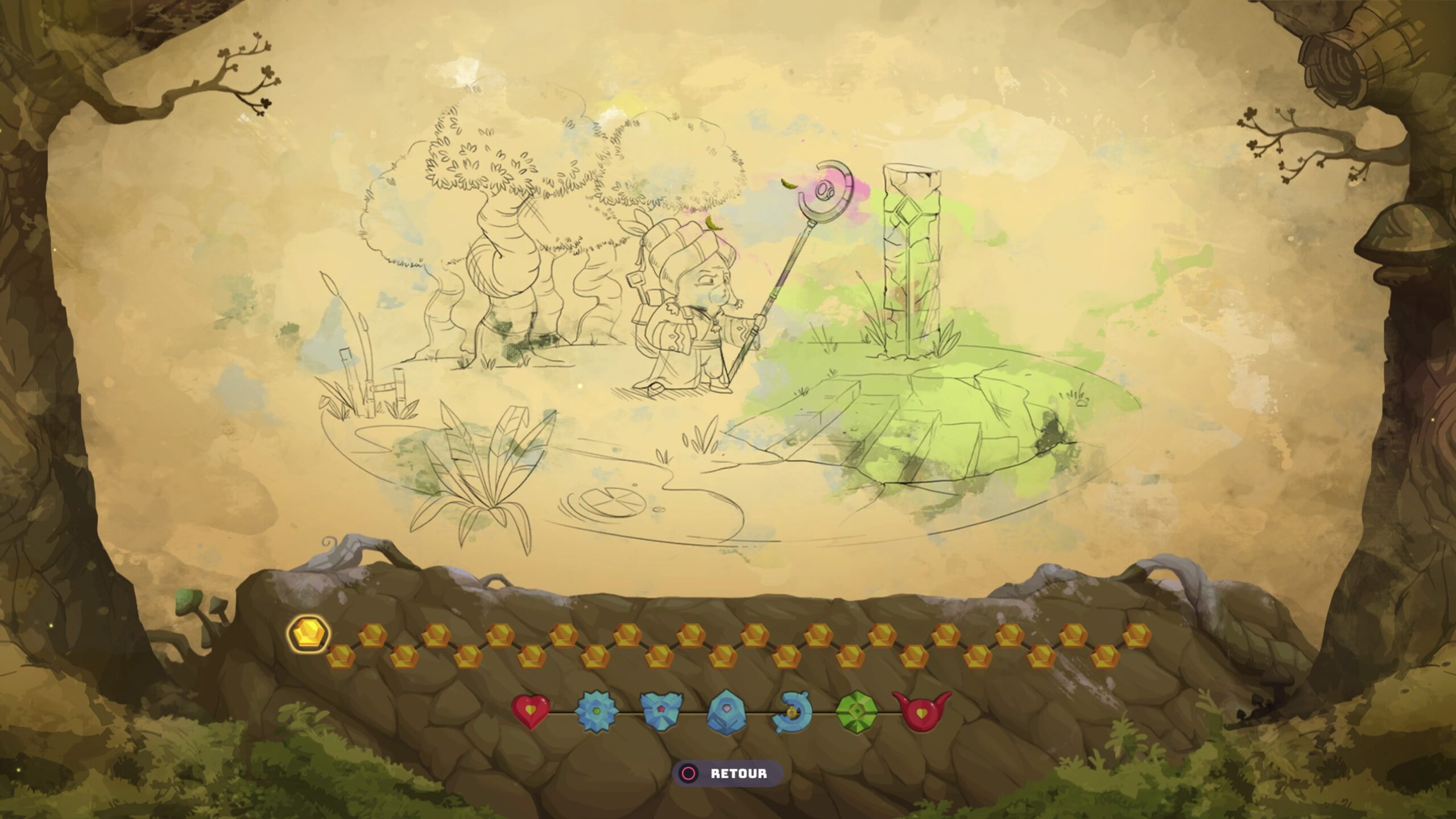Choose the green octagon gem
1456x819 pixels.
click(x=857, y=712)
